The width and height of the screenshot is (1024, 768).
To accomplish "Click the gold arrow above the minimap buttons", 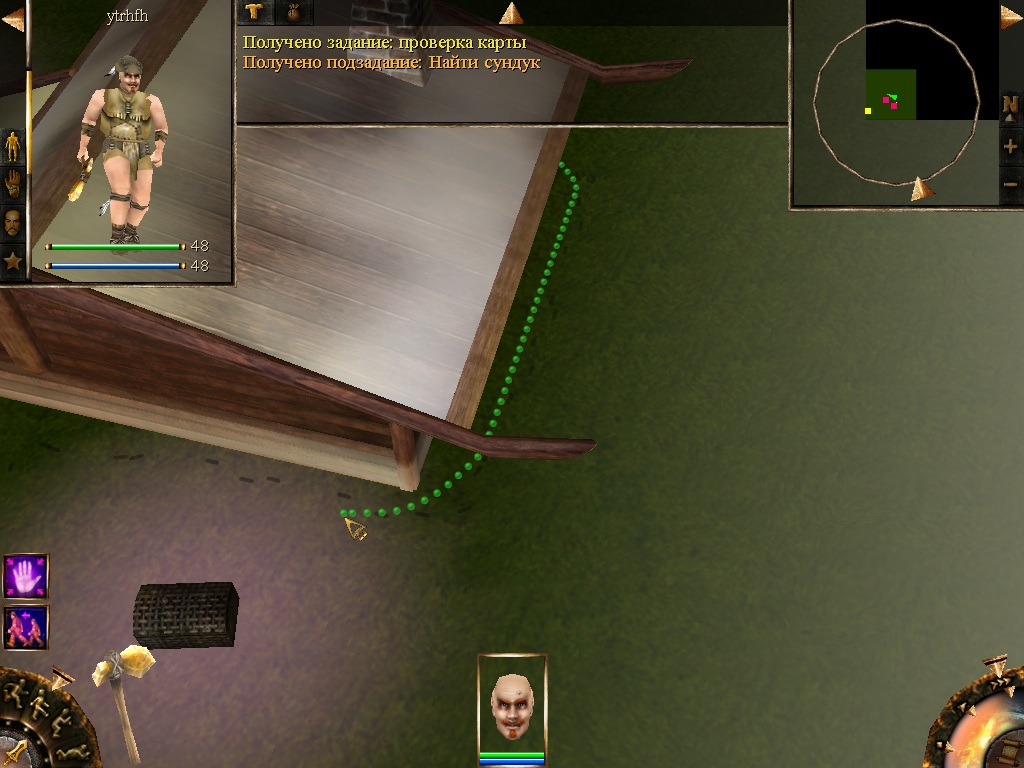I will click(1010, 17).
